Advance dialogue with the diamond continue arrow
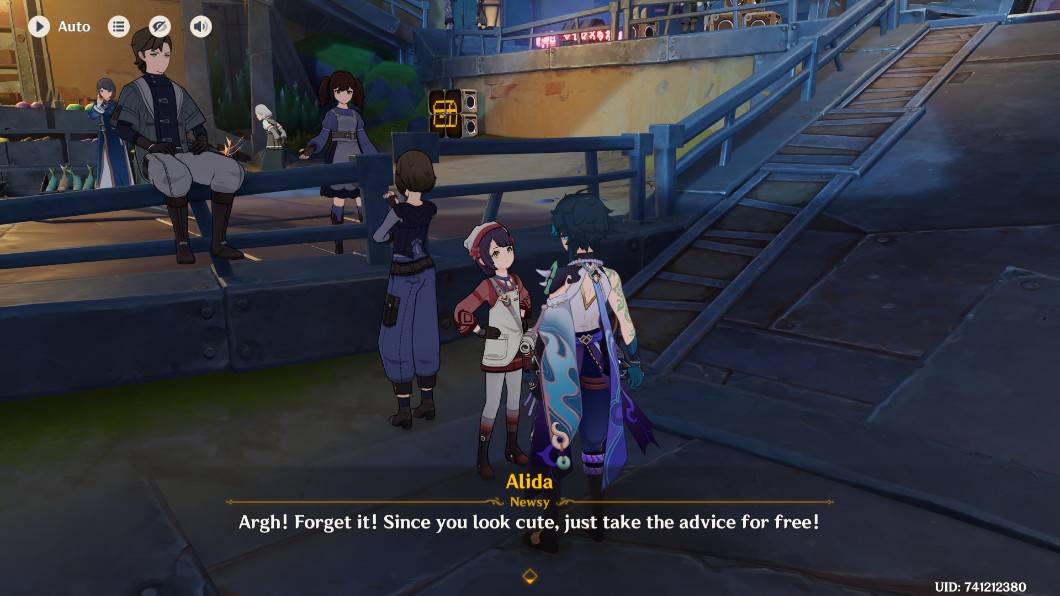Screen dimensions: 1060x596 click(x=530, y=576)
